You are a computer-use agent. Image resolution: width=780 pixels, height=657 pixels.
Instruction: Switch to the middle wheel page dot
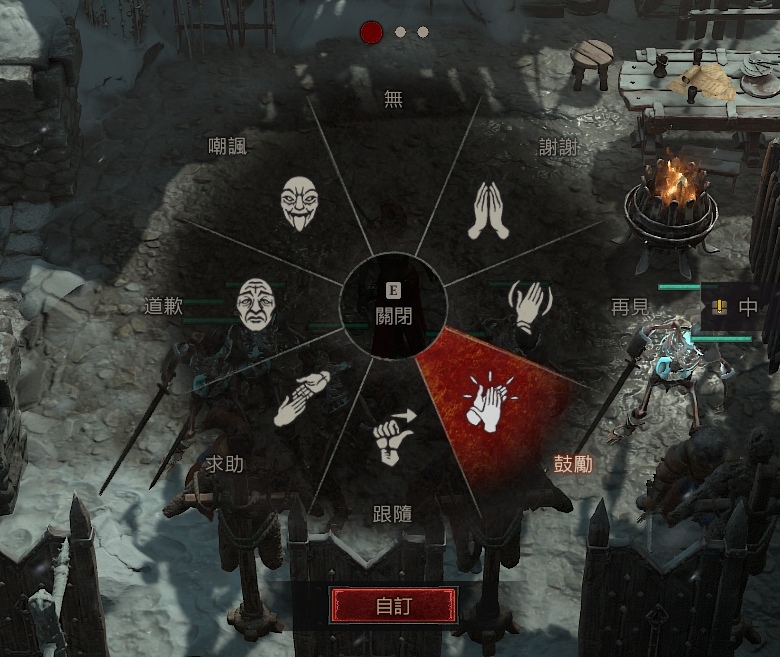coord(400,32)
